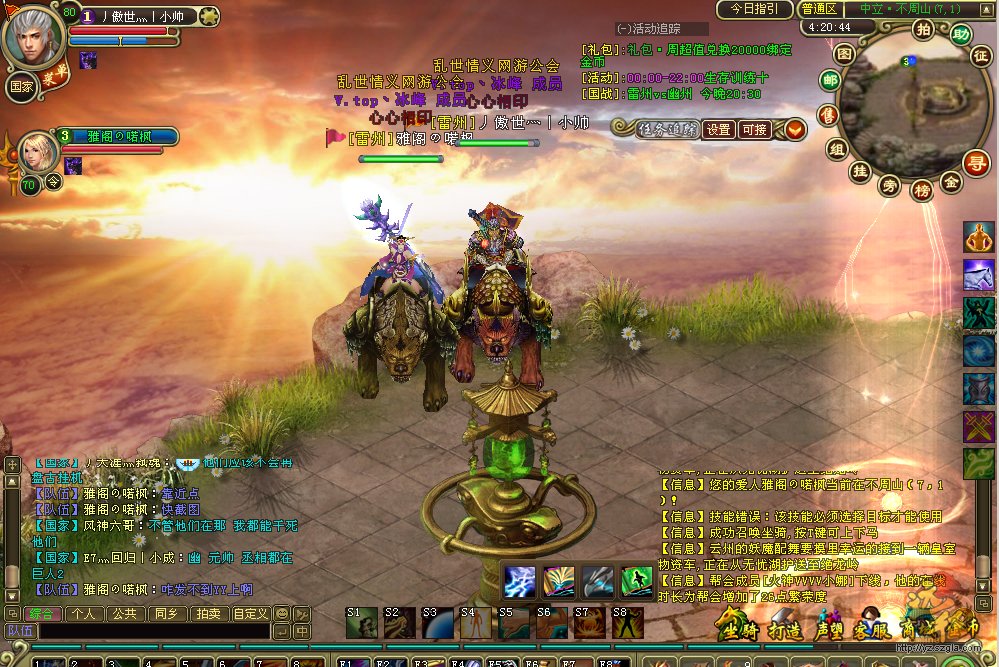This screenshot has height=667, width=999.
Task: Collapse the quest tracker with the orange arrow
Action: [x=795, y=129]
